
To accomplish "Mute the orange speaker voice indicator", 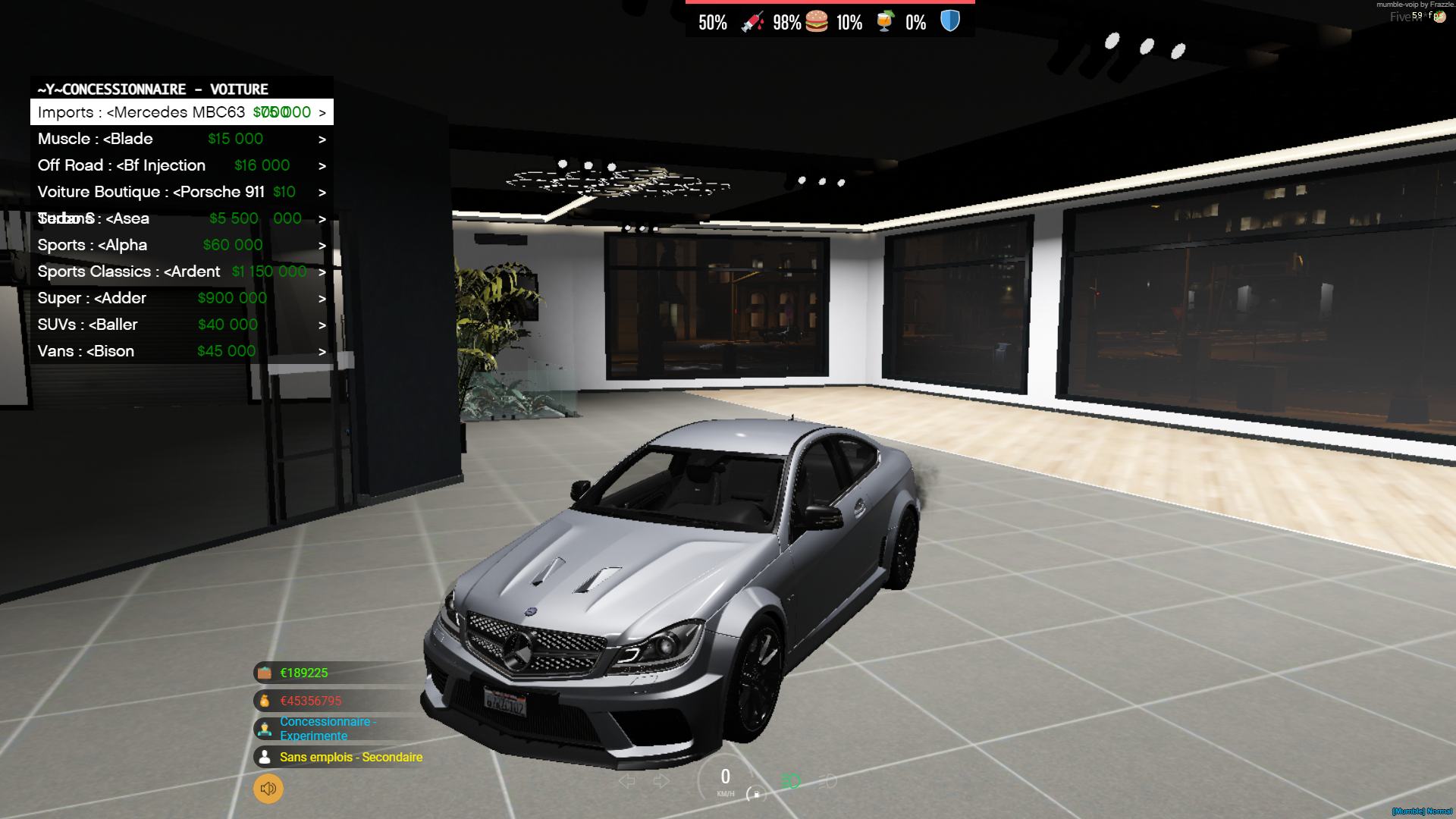I will pyautogui.click(x=267, y=789).
